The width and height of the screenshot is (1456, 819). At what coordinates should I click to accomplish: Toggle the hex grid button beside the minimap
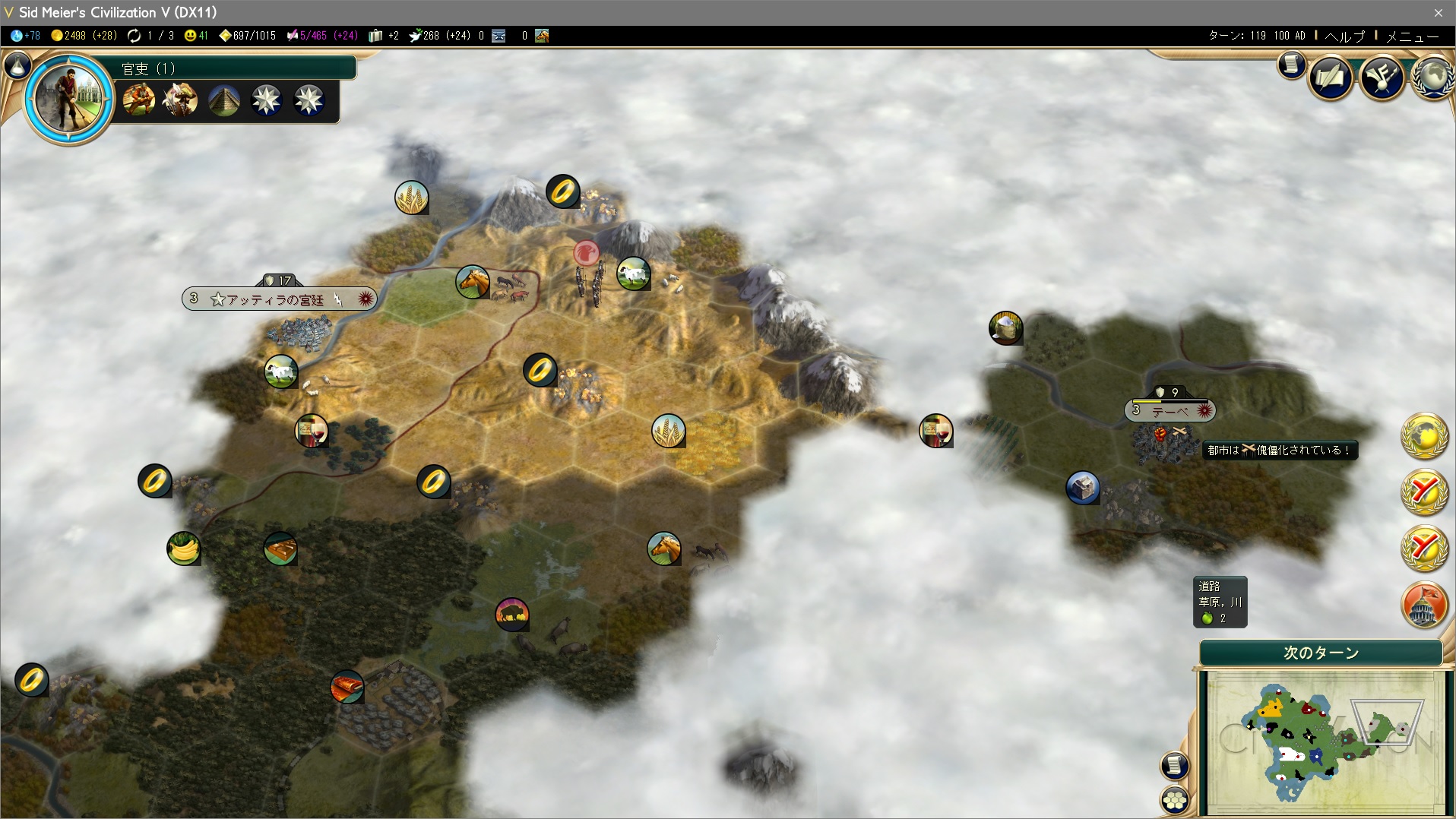tap(1175, 799)
